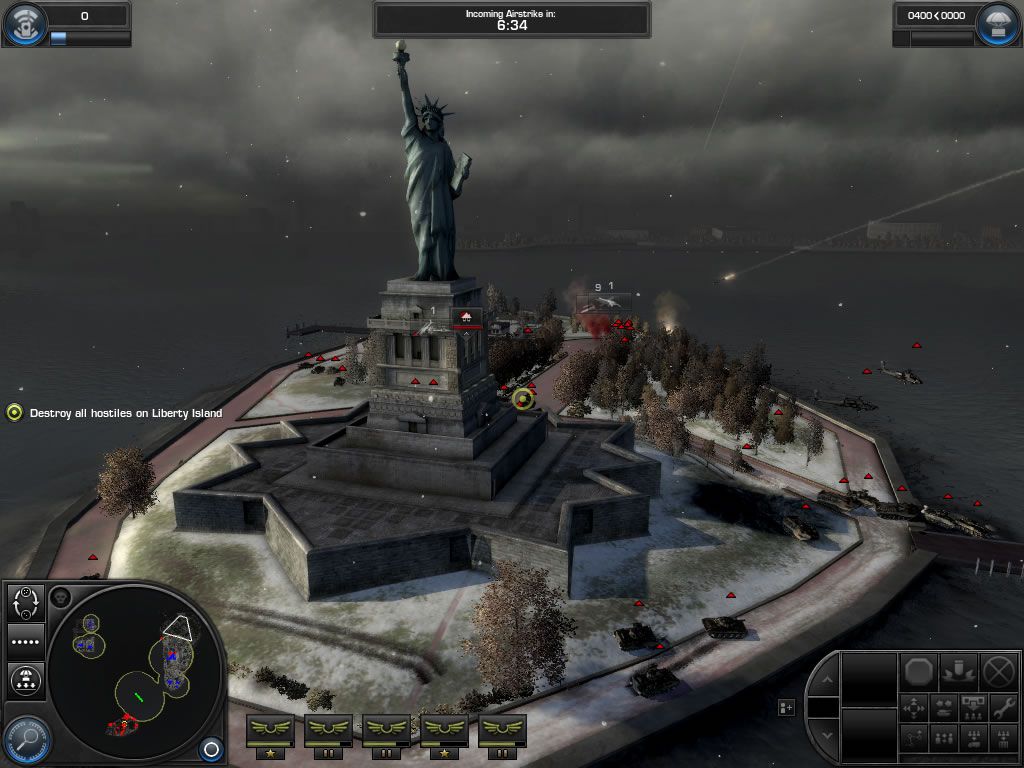Activate the special ability button with ribbon

tap(959, 671)
